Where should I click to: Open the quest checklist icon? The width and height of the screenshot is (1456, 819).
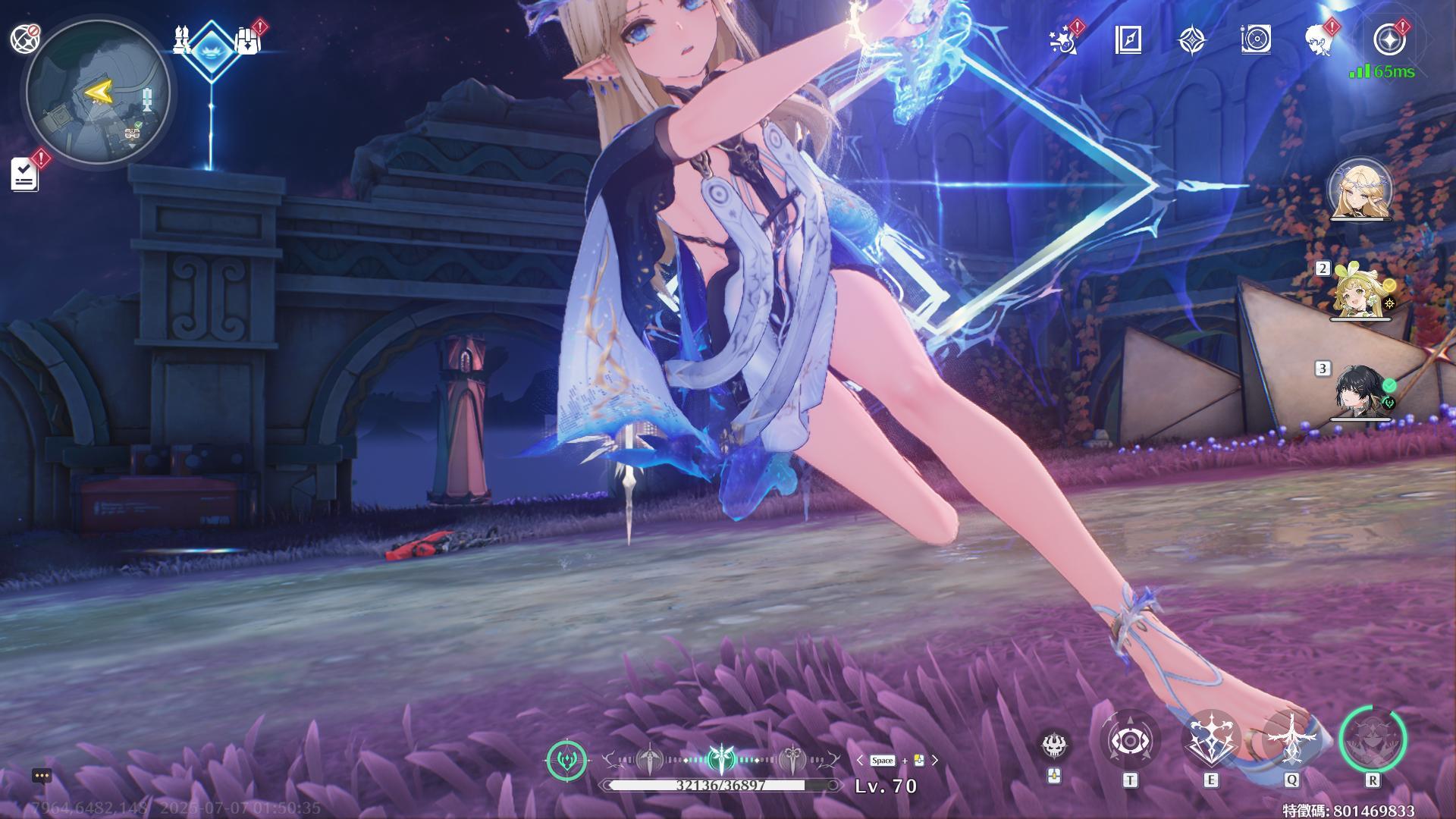[25, 174]
